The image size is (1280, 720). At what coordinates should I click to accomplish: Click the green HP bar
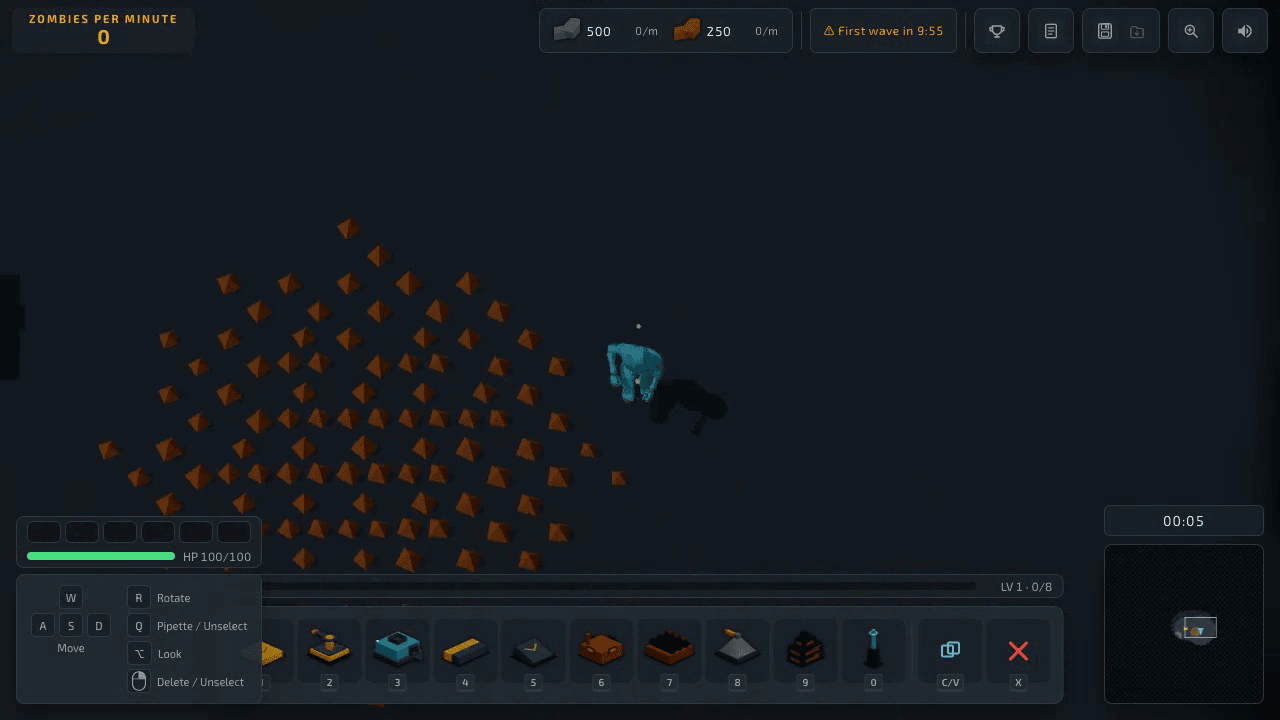100,556
